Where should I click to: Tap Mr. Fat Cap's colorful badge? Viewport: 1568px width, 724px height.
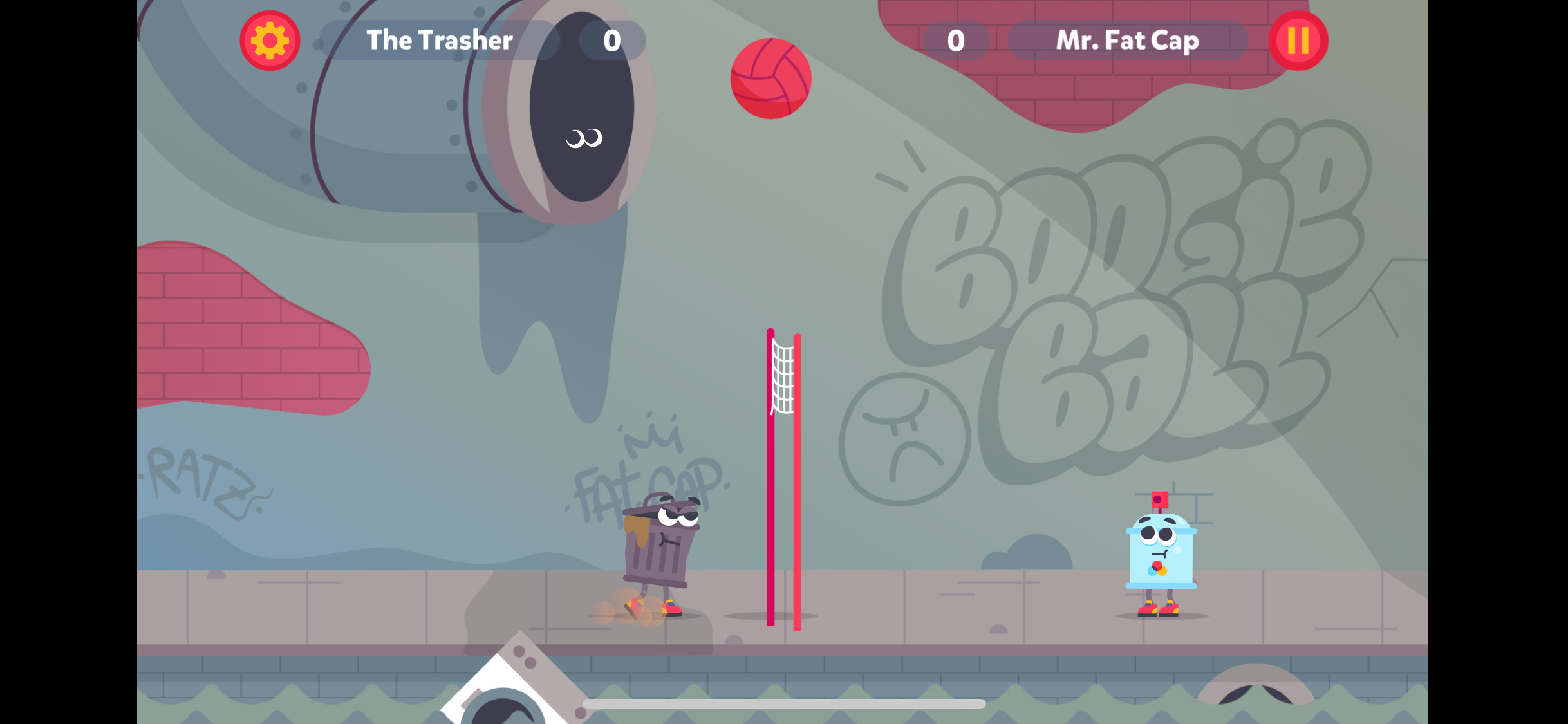pos(1157,570)
